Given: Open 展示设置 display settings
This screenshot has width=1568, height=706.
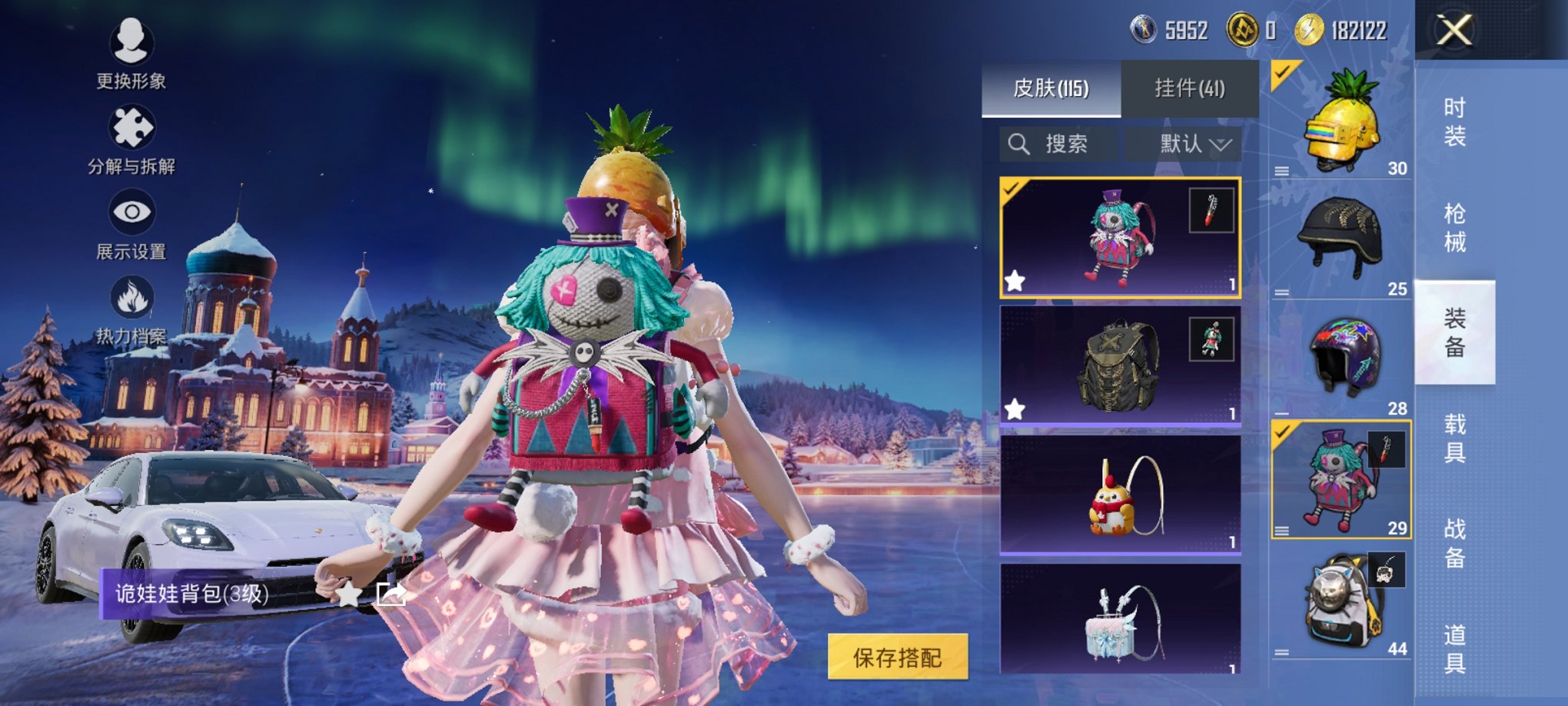Looking at the screenshot, I should pyautogui.click(x=130, y=223).
